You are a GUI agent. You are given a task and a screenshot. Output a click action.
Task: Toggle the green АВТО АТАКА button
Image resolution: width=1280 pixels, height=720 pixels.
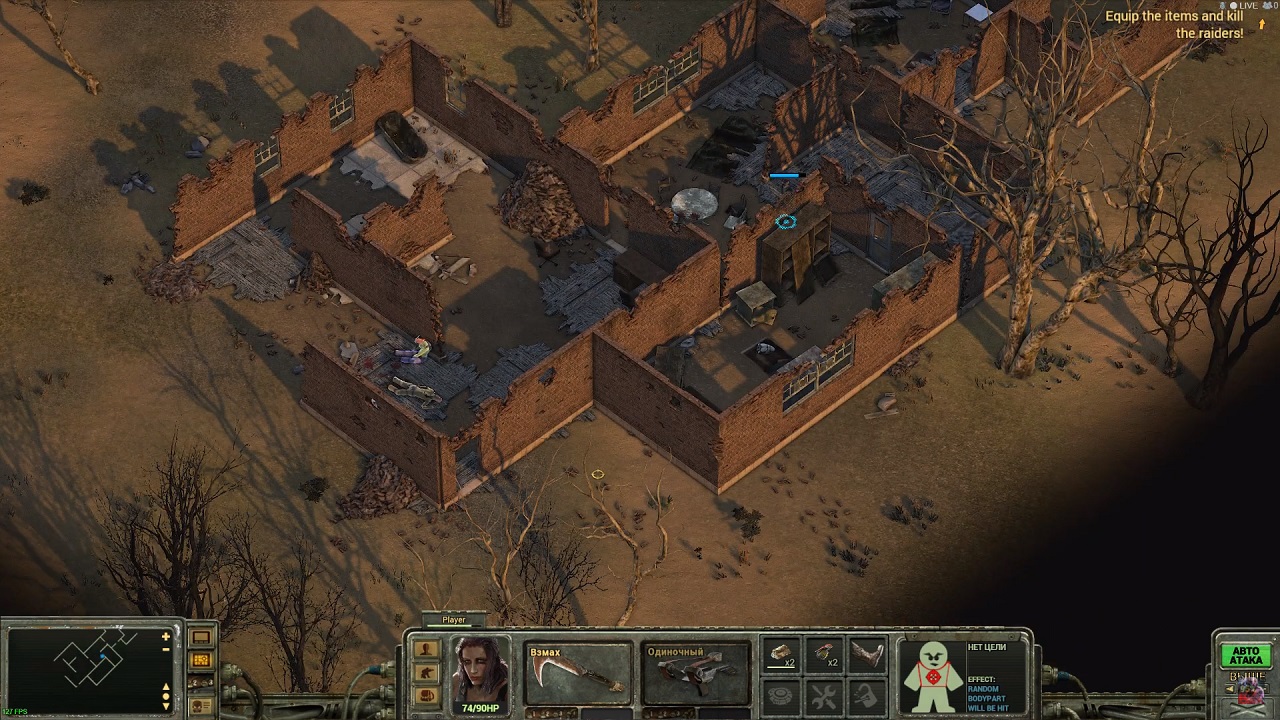click(1245, 655)
